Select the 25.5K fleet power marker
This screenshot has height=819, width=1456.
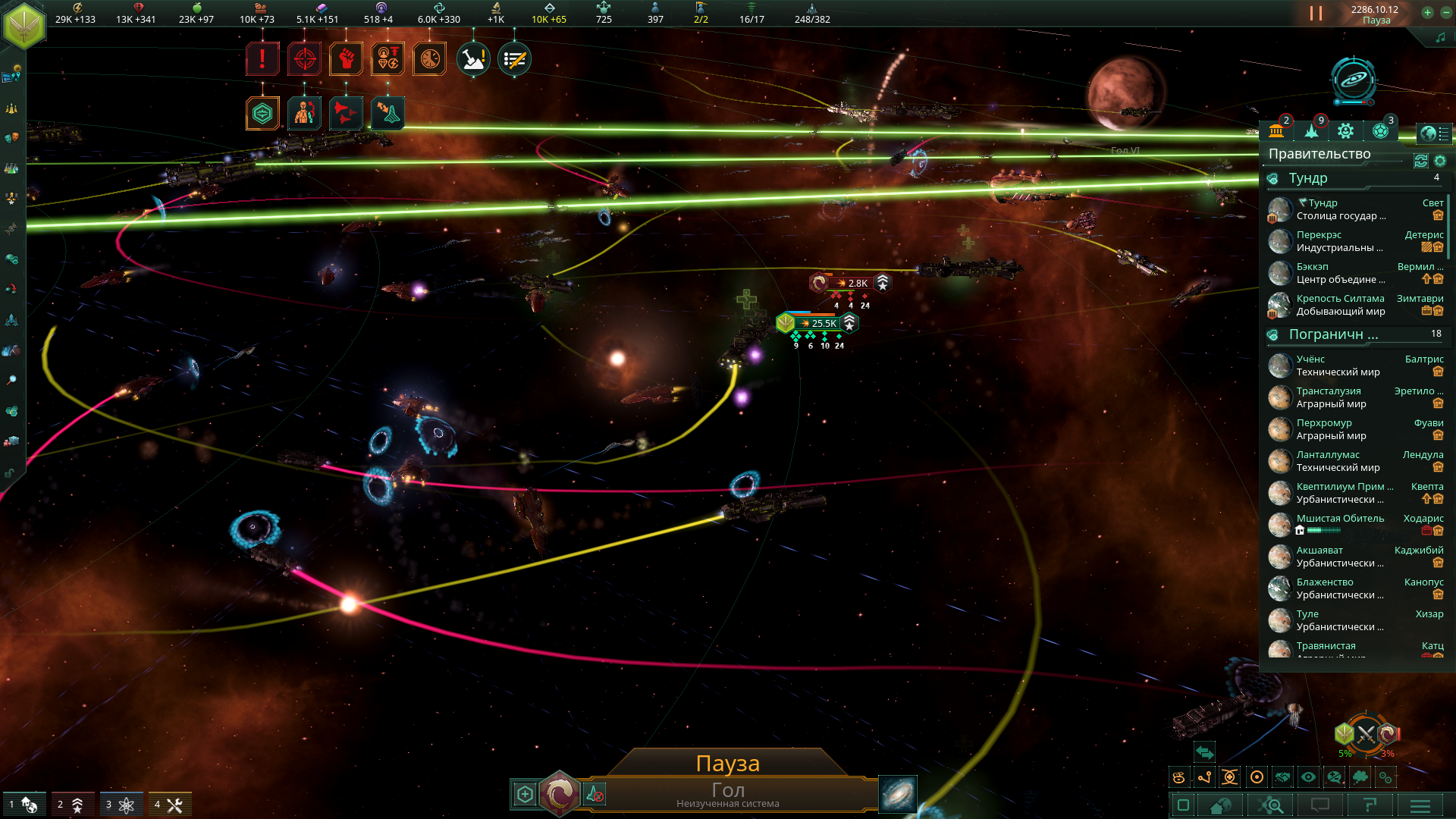(823, 324)
